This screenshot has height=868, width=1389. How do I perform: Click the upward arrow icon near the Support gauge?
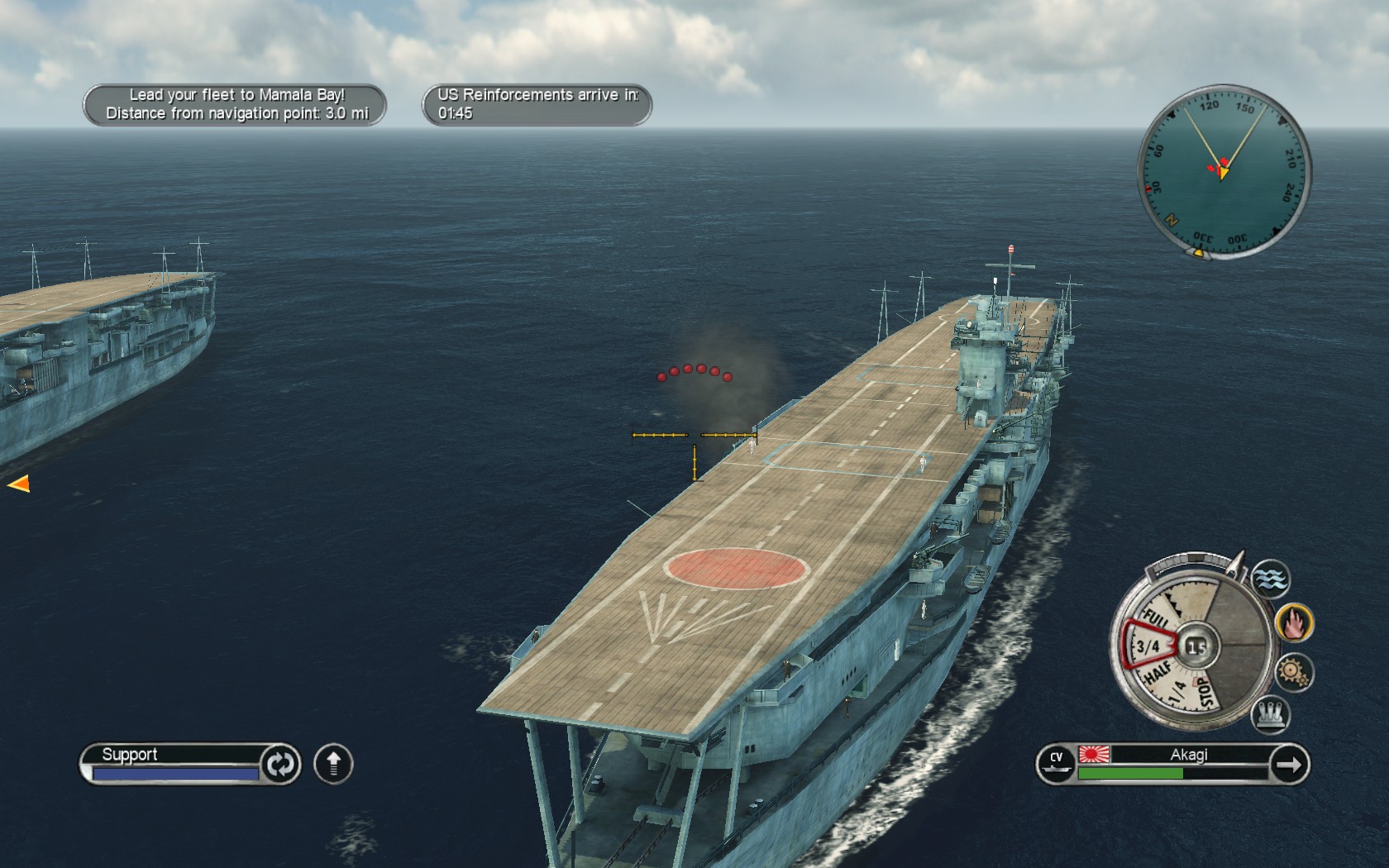click(331, 764)
